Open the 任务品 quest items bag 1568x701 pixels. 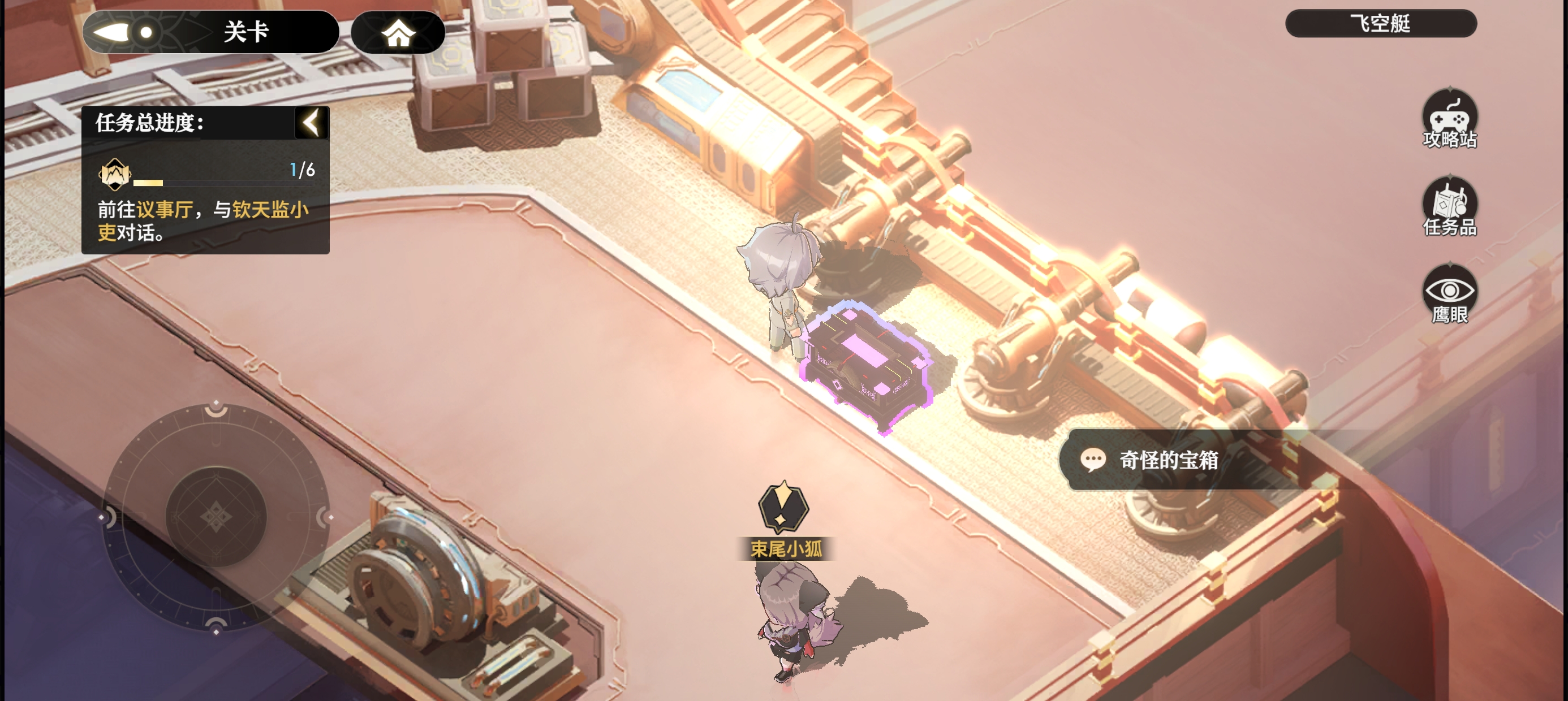pyautogui.click(x=1449, y=207)
